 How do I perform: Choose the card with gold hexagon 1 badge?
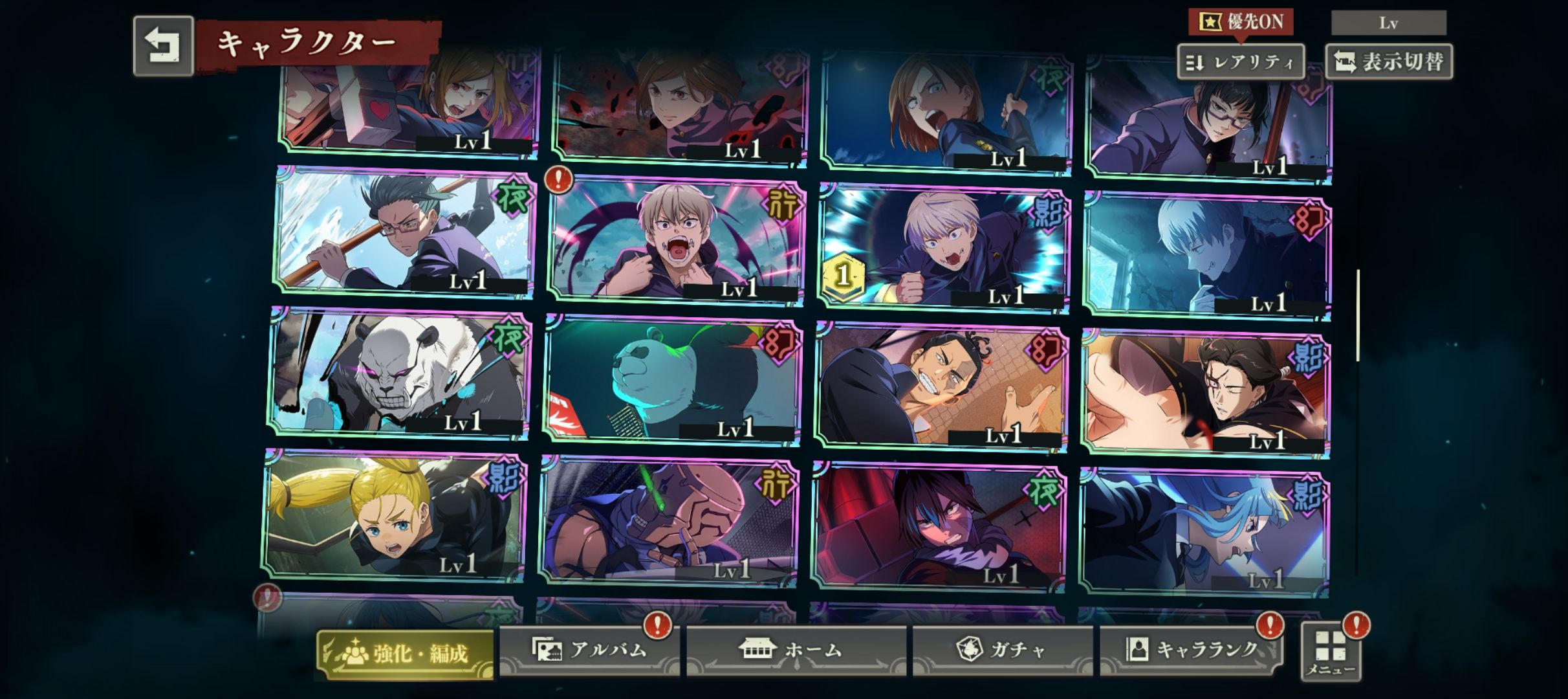943,248
